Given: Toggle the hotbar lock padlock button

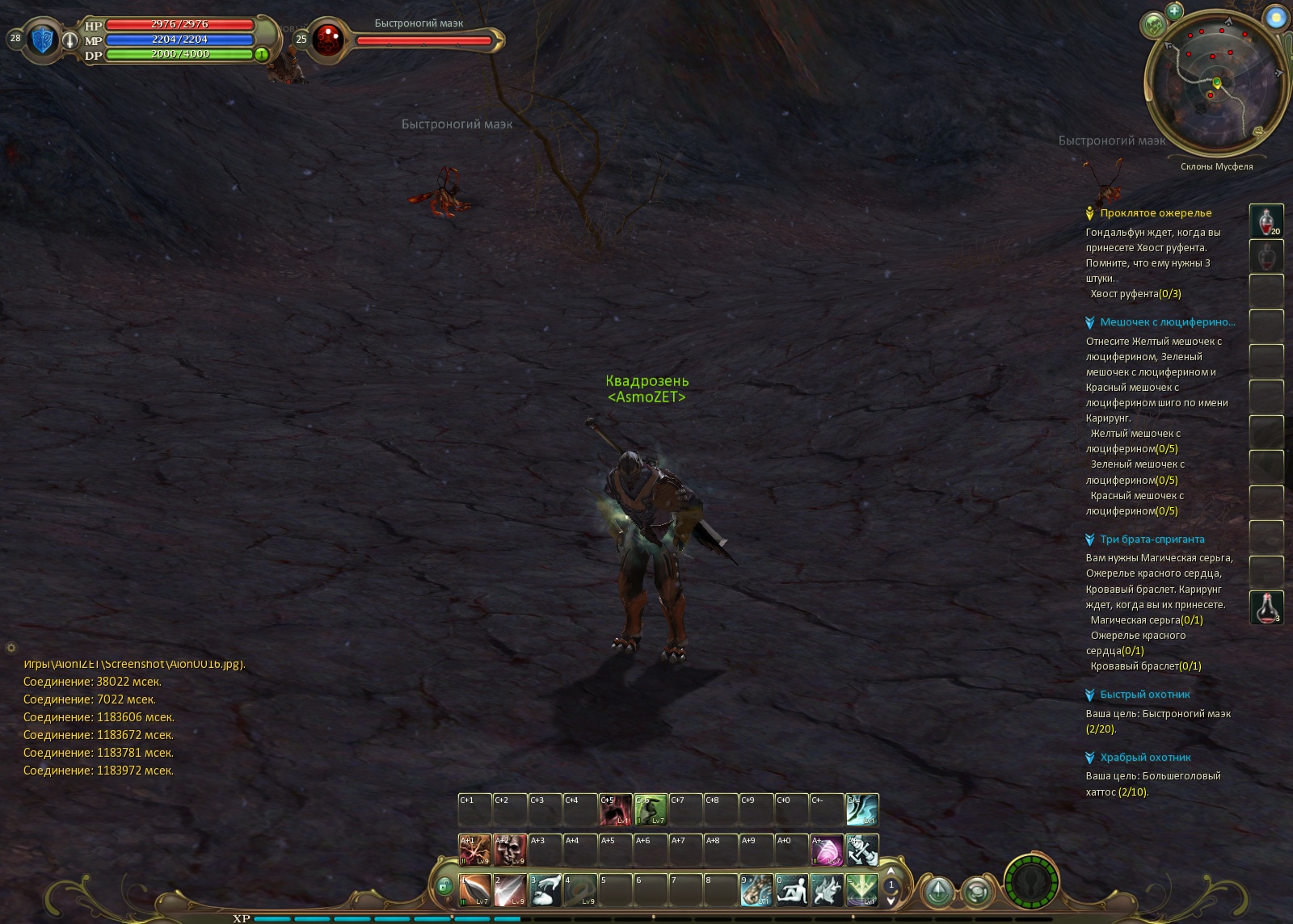Looking at the screenshot, I should coord(444,887).
